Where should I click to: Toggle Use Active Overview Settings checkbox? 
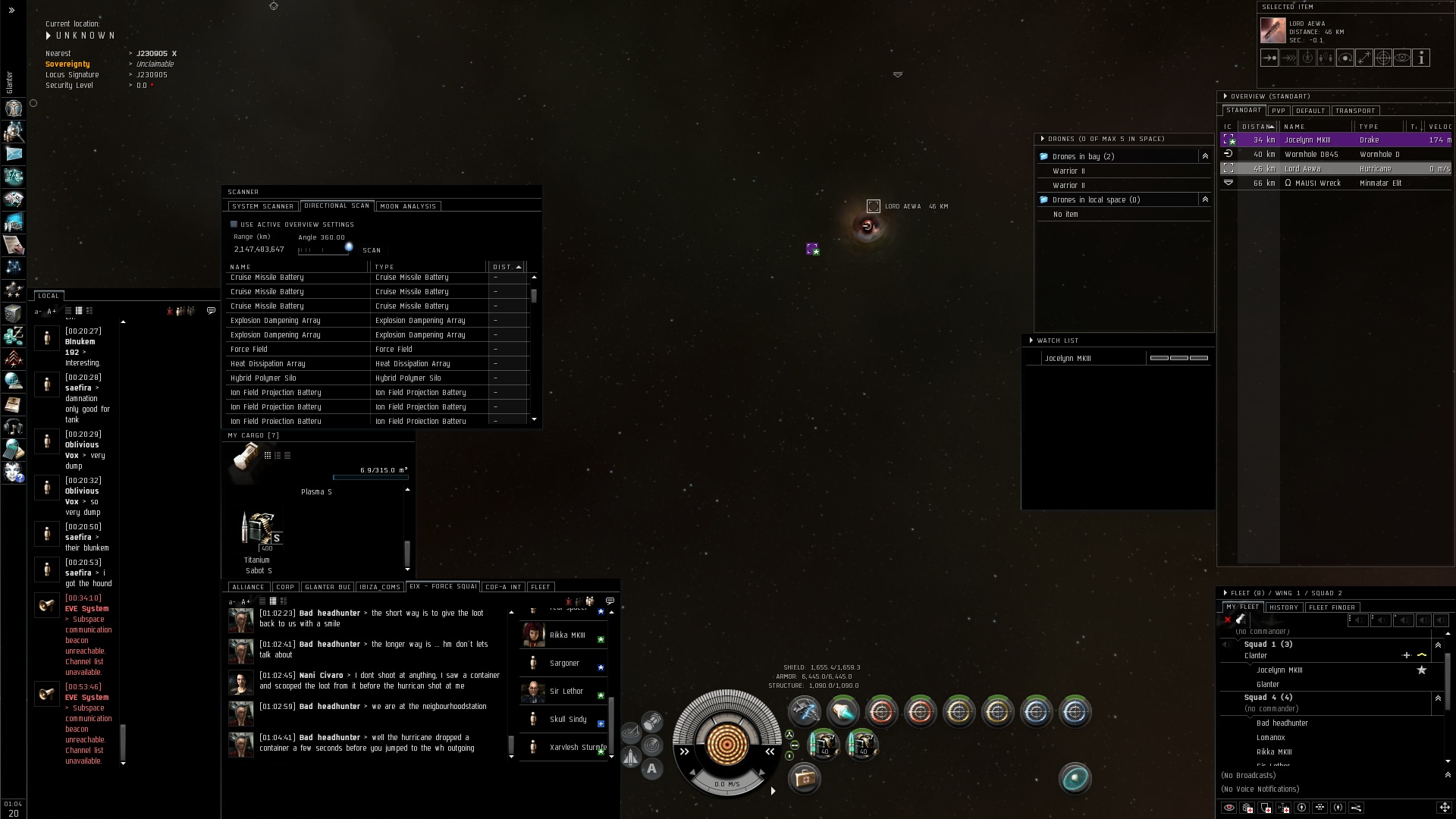234,224
